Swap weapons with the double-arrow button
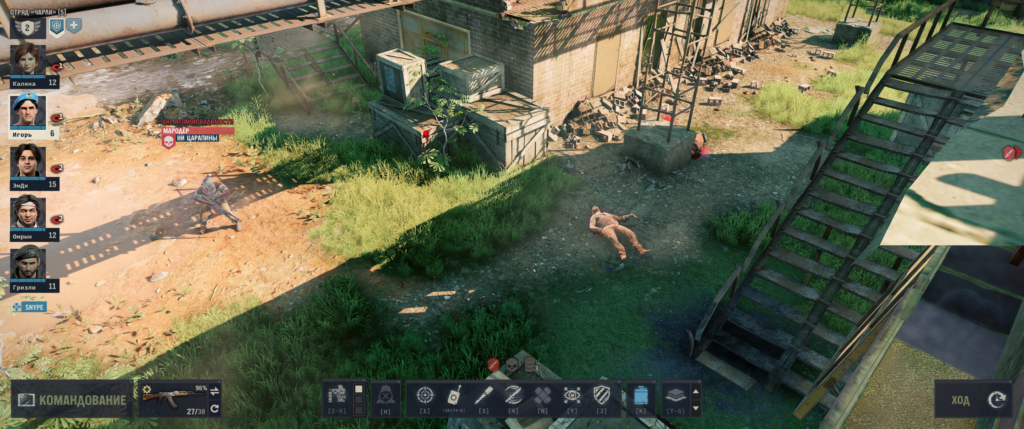 tap(214, 391)
